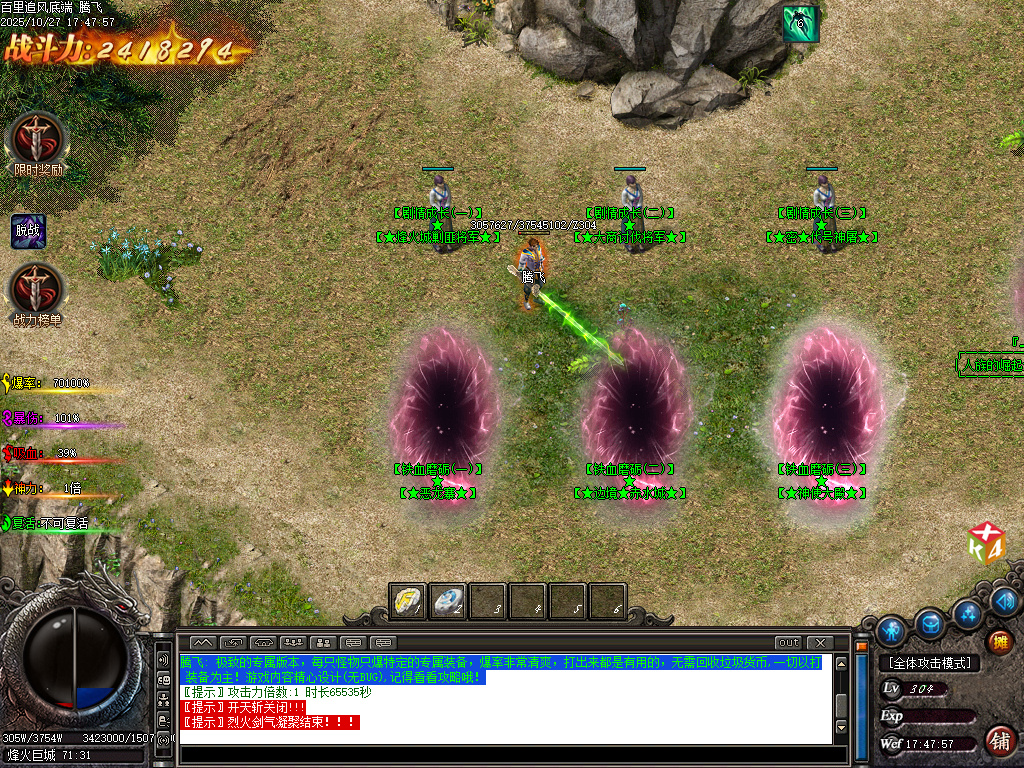Screen dimensions: 1024x768
Task: Toggle sound with the speaker icon
Action: point(1005,601)
